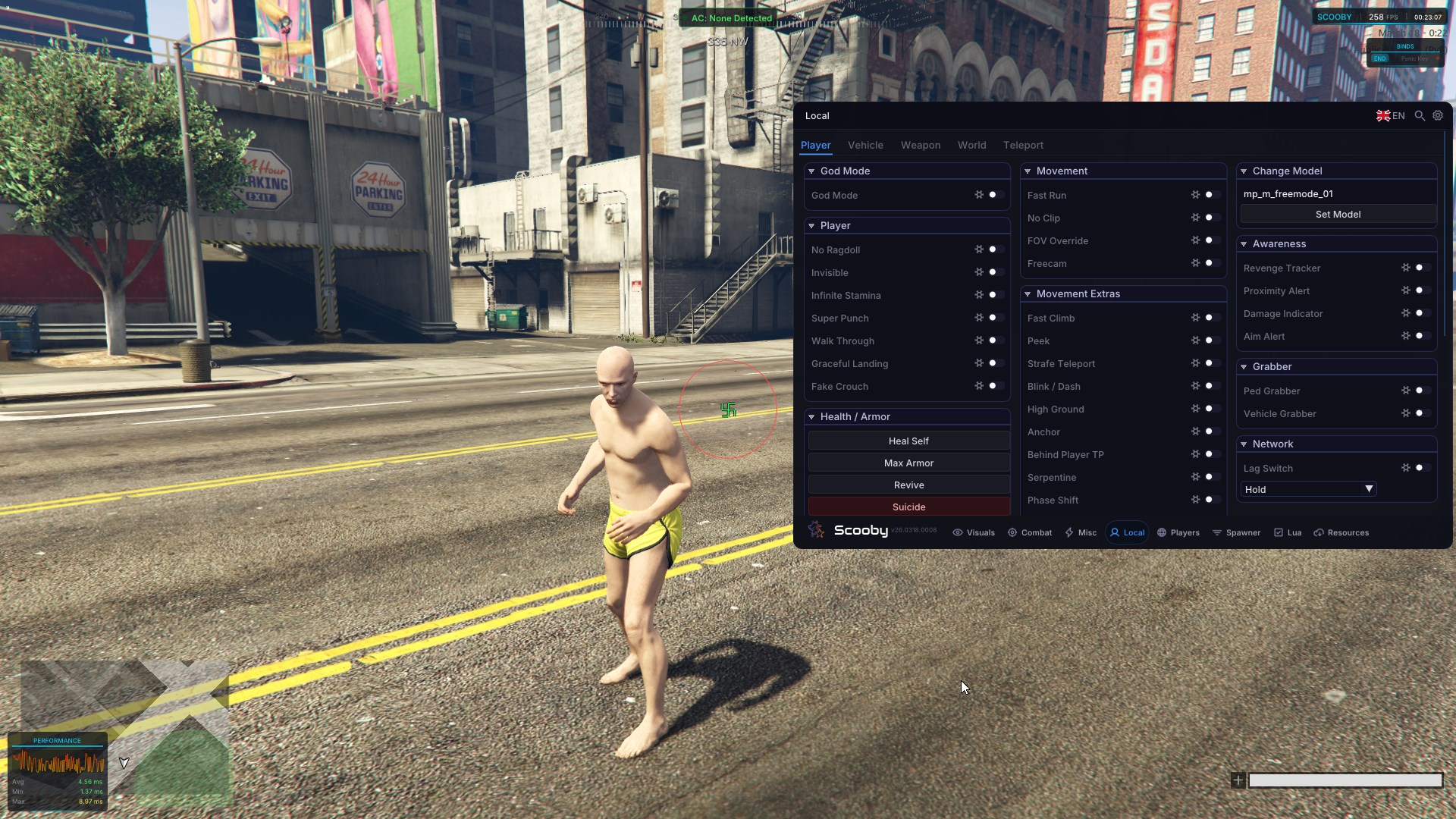Open the Spawner section icon
The height and width of the screenshot is (819, 1456).
1216,532
